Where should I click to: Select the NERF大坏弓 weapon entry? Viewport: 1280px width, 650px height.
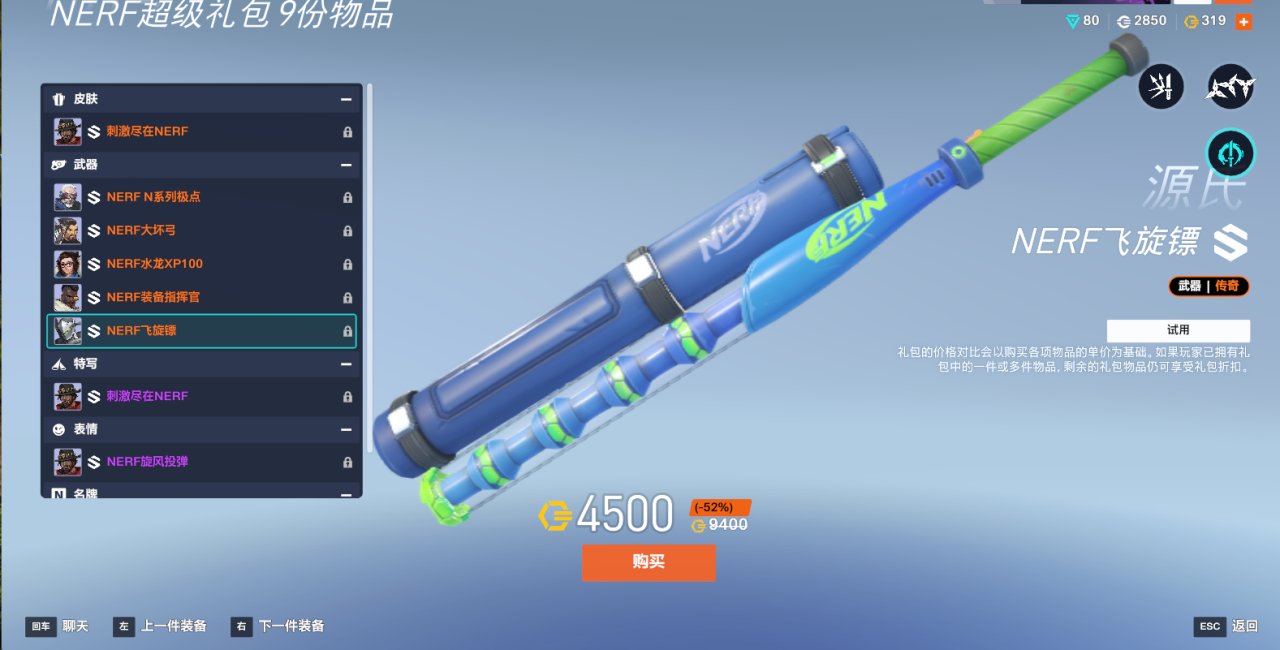201,231
